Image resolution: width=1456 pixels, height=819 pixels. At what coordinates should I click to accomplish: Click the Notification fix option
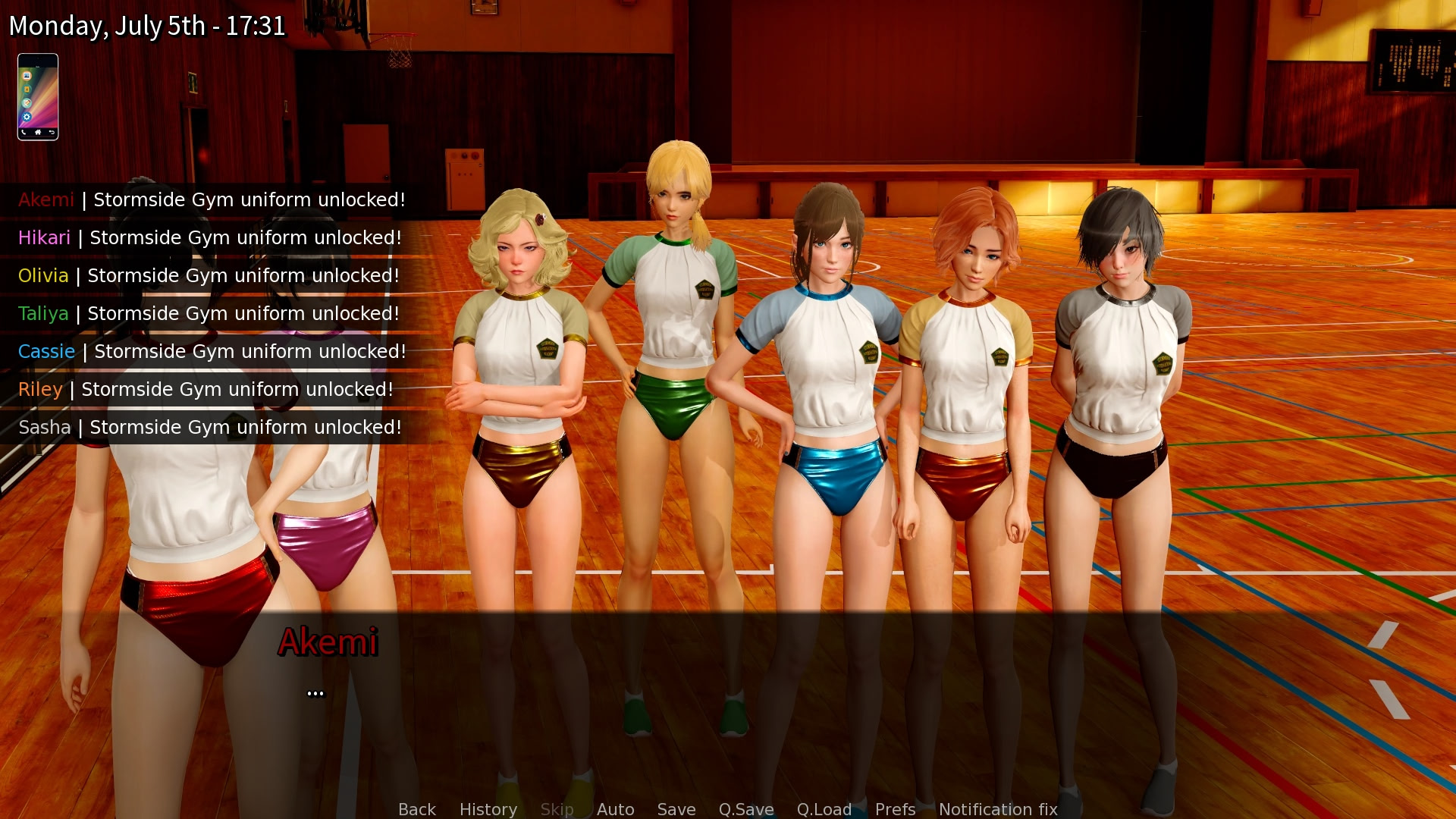pyautogui.click(x=998, y=809)
